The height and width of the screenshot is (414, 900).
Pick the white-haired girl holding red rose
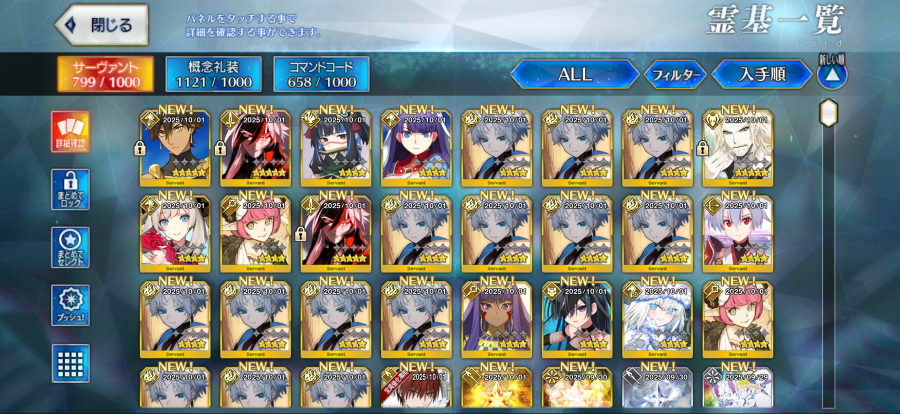pos(175,233)
